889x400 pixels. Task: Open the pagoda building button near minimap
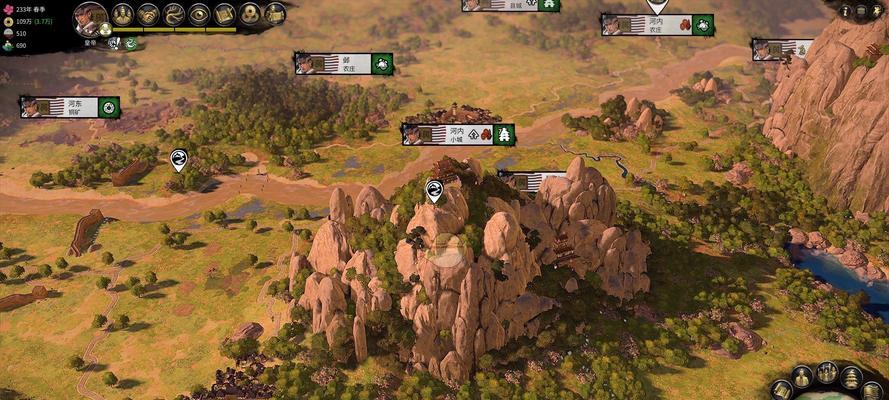point(851,377)
